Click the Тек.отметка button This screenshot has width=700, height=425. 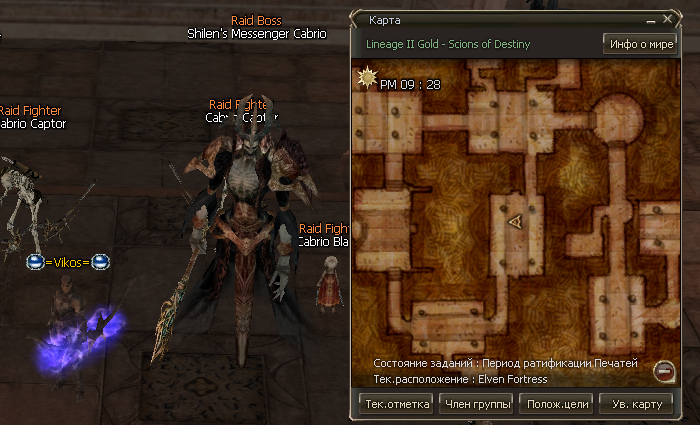pos(397,404)
